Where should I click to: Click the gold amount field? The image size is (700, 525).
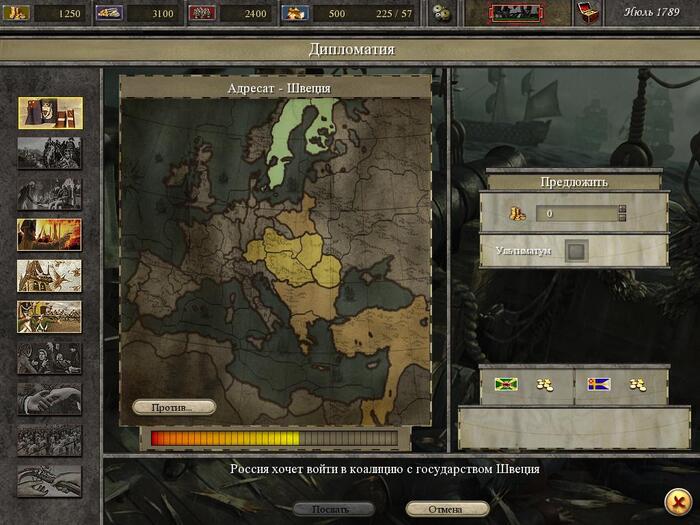(x=575, y=214)
